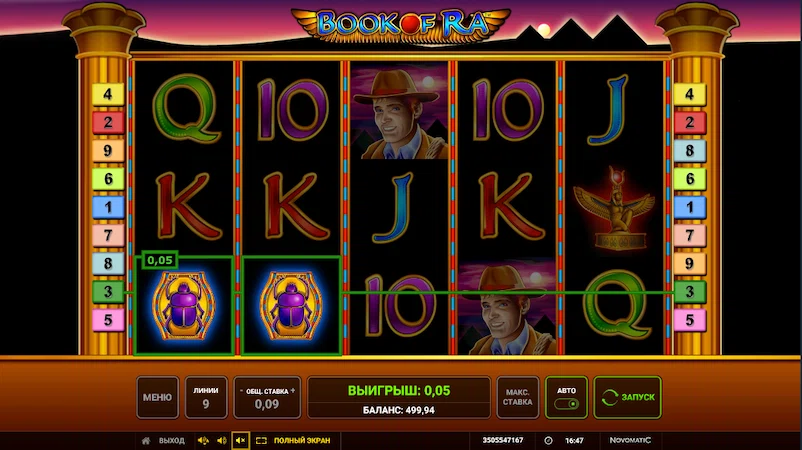Choose payline 1 on the left column

coord(107,207)
